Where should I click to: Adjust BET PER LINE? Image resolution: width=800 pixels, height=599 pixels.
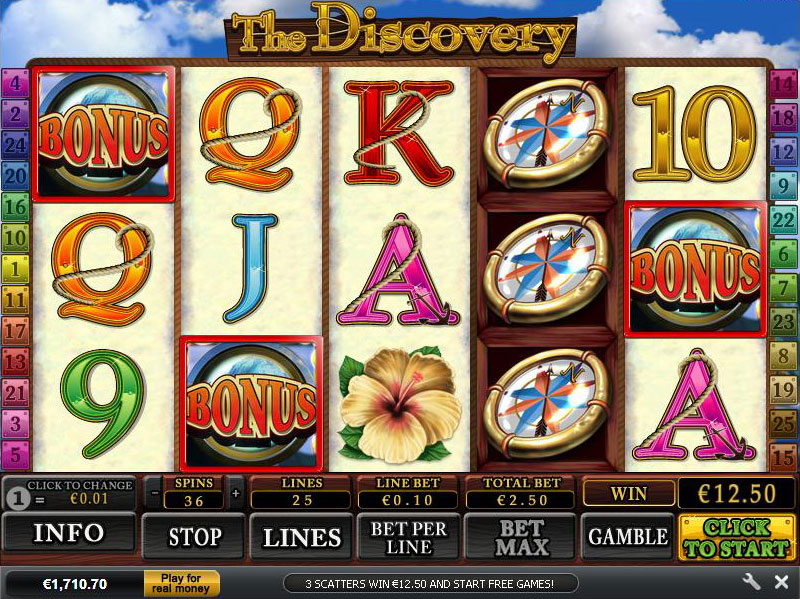point(408,537)
